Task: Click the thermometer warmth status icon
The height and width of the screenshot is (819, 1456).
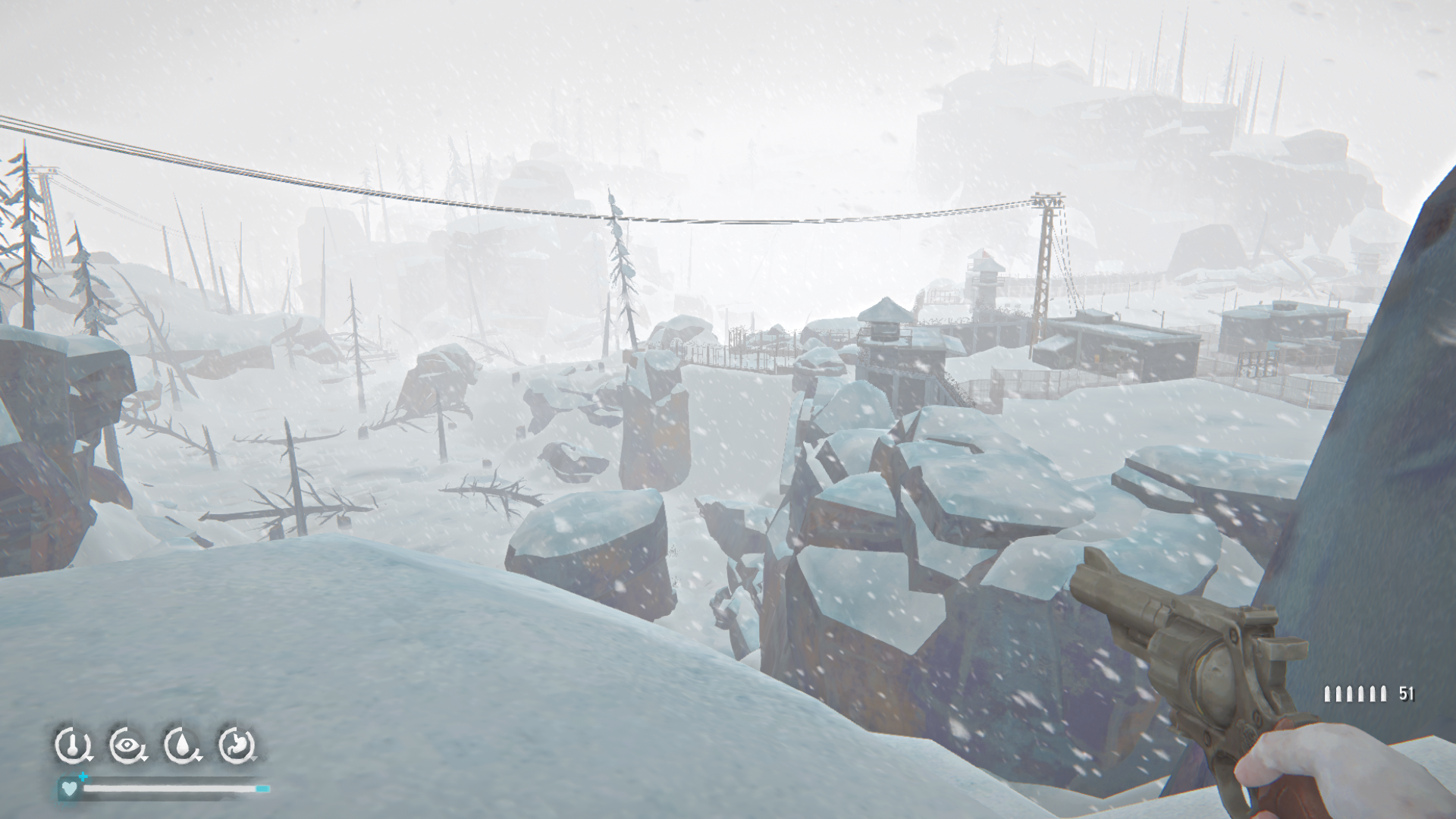Action: (72, 745)
